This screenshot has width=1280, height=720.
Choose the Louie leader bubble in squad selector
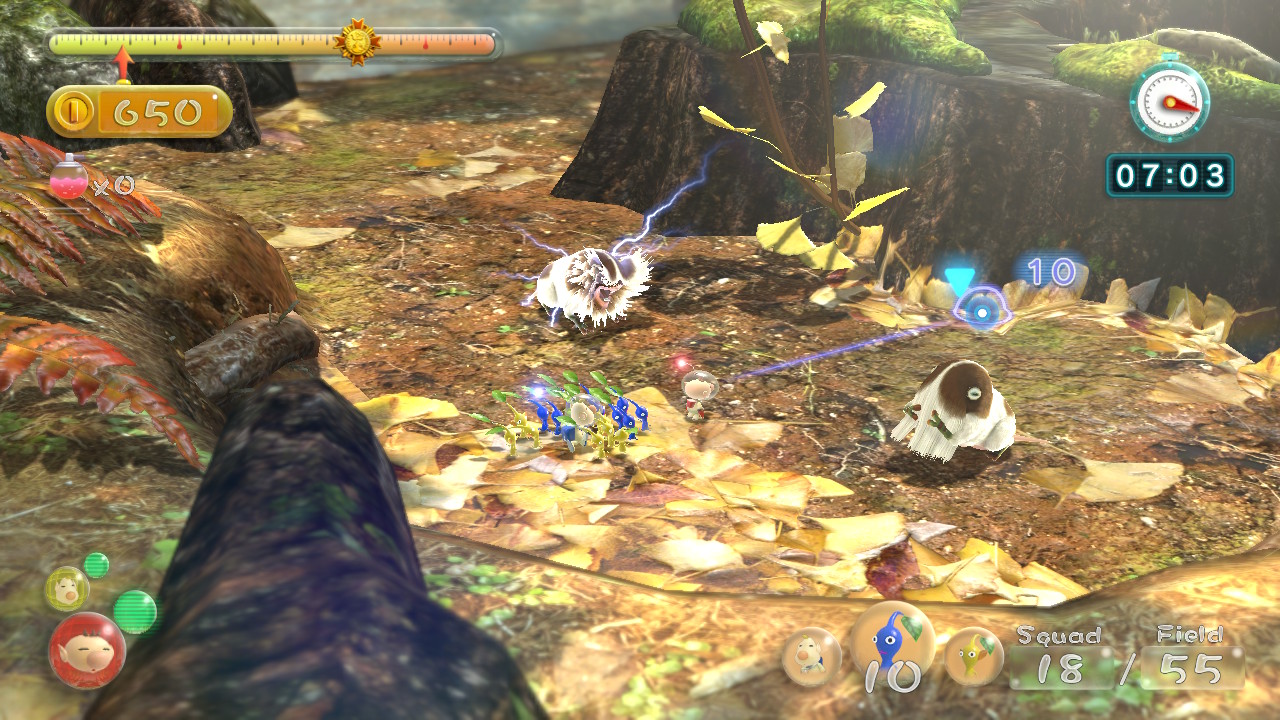(x=811, y=657)
